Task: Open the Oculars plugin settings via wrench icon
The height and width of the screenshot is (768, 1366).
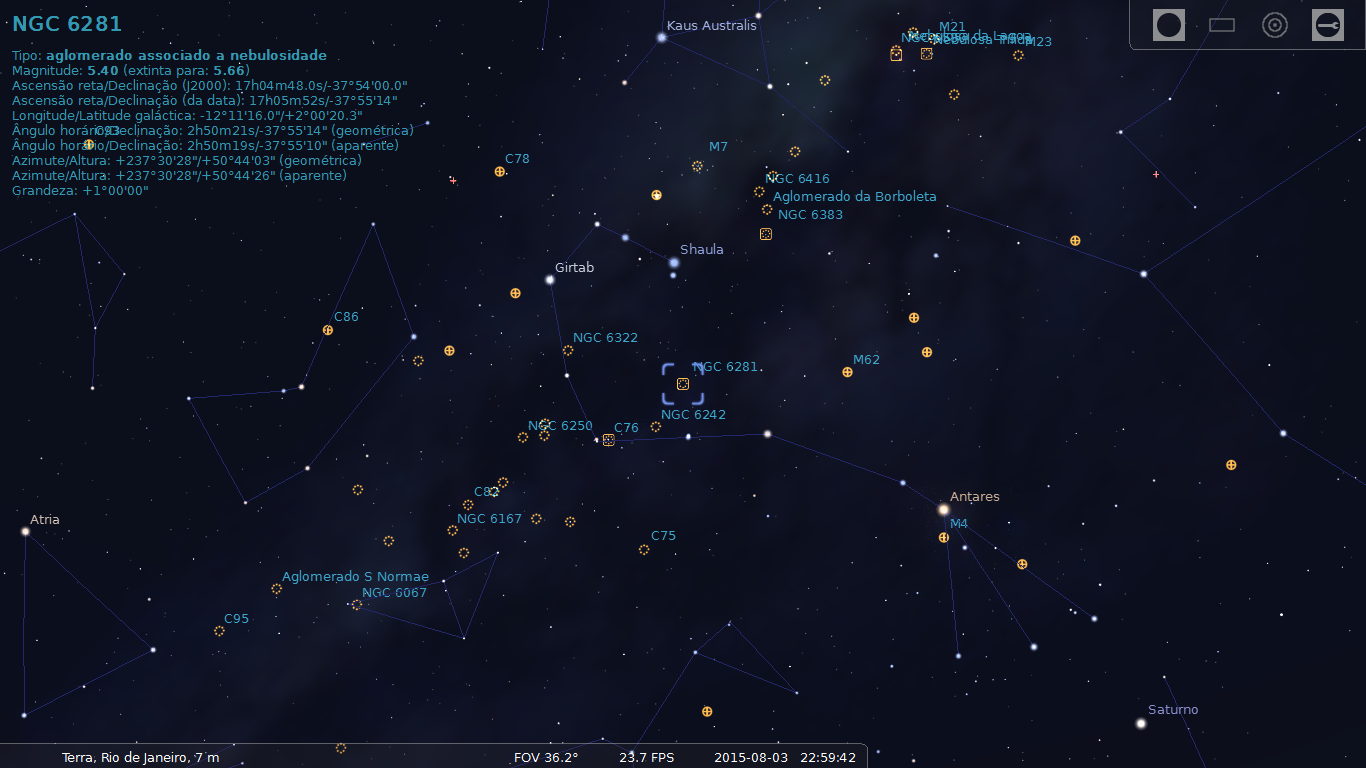Action: point(1328,25)
